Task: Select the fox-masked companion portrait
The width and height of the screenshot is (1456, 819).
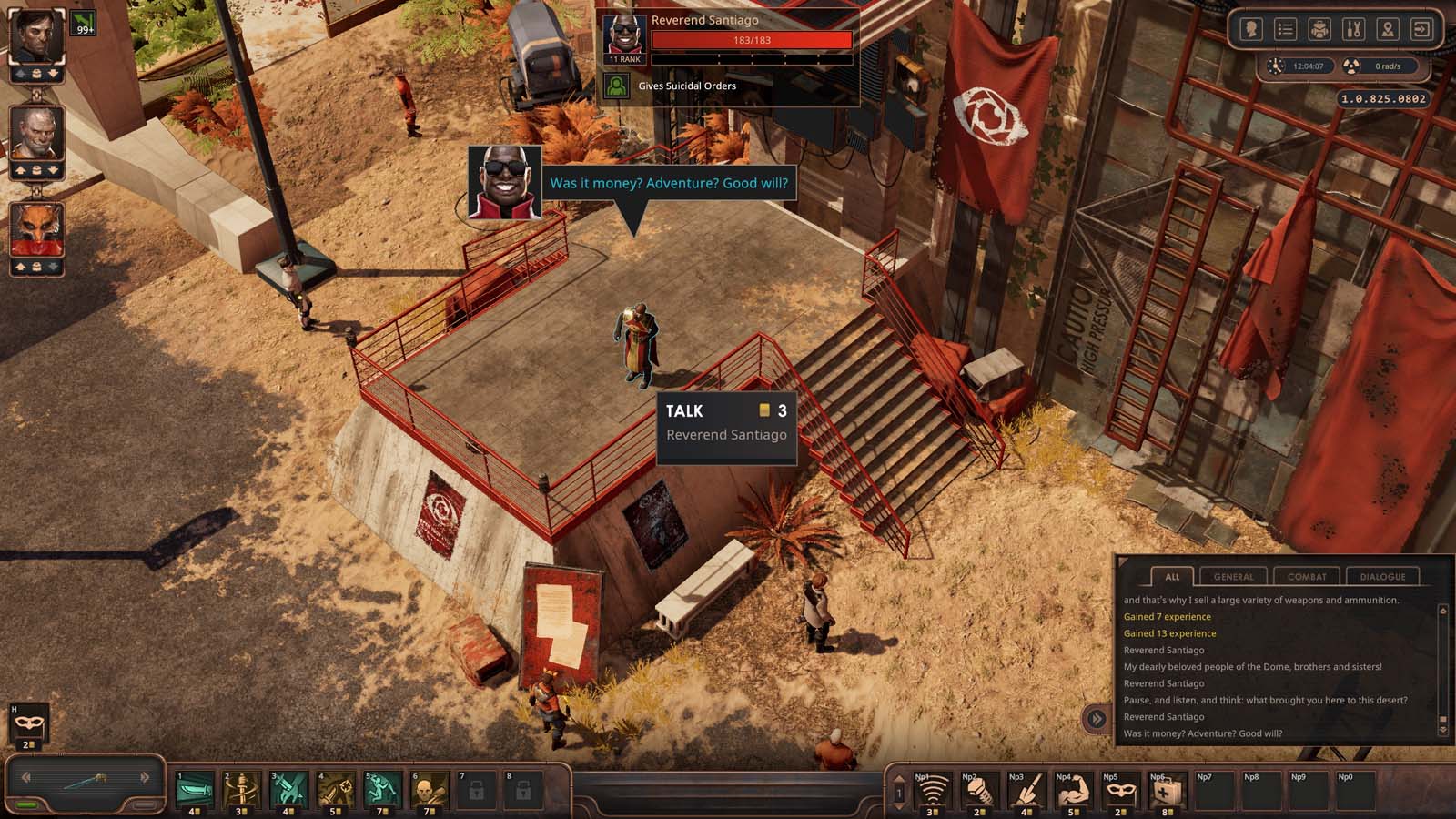Action: coord(36,229)
